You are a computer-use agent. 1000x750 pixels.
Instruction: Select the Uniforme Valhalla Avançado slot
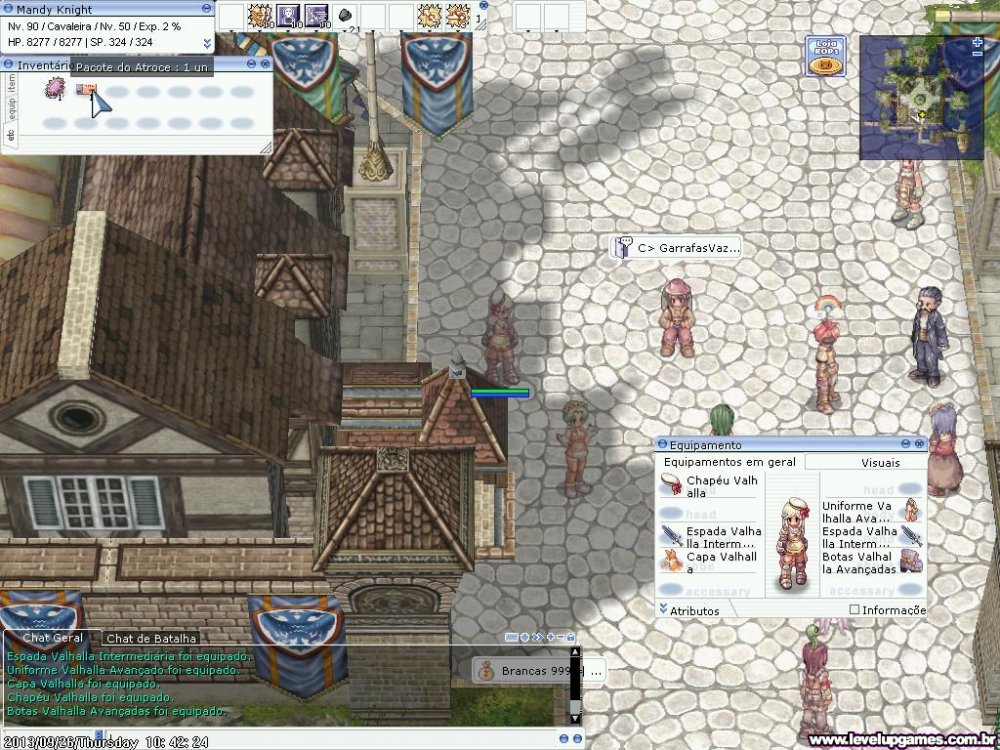point(910,512)
